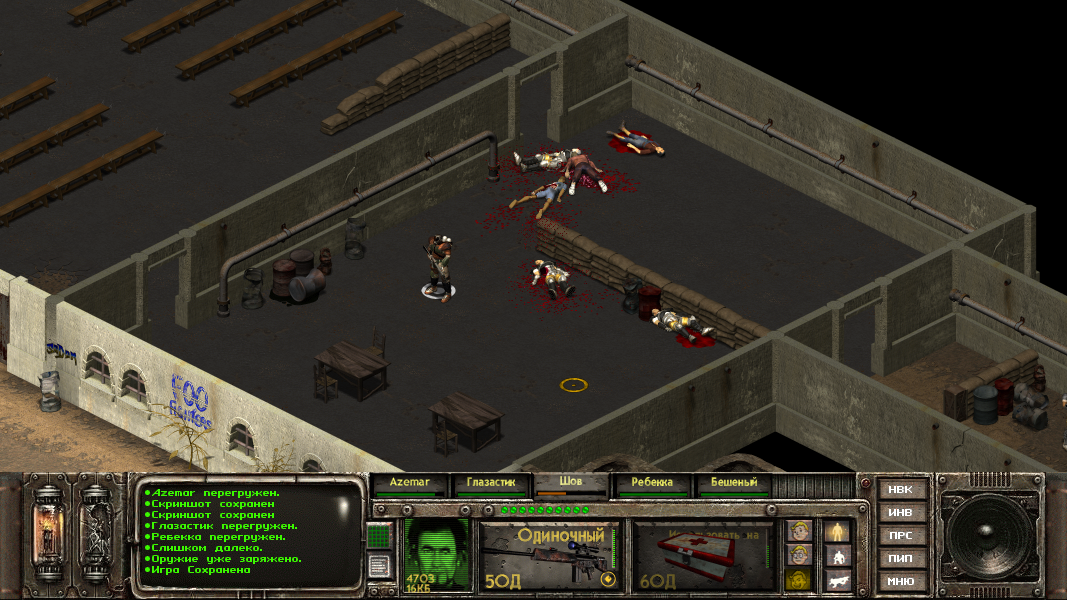Open the МНЮ game menu
This screenshot has width=1067, height=600.
pyautogui.click(x=900, y=582)
